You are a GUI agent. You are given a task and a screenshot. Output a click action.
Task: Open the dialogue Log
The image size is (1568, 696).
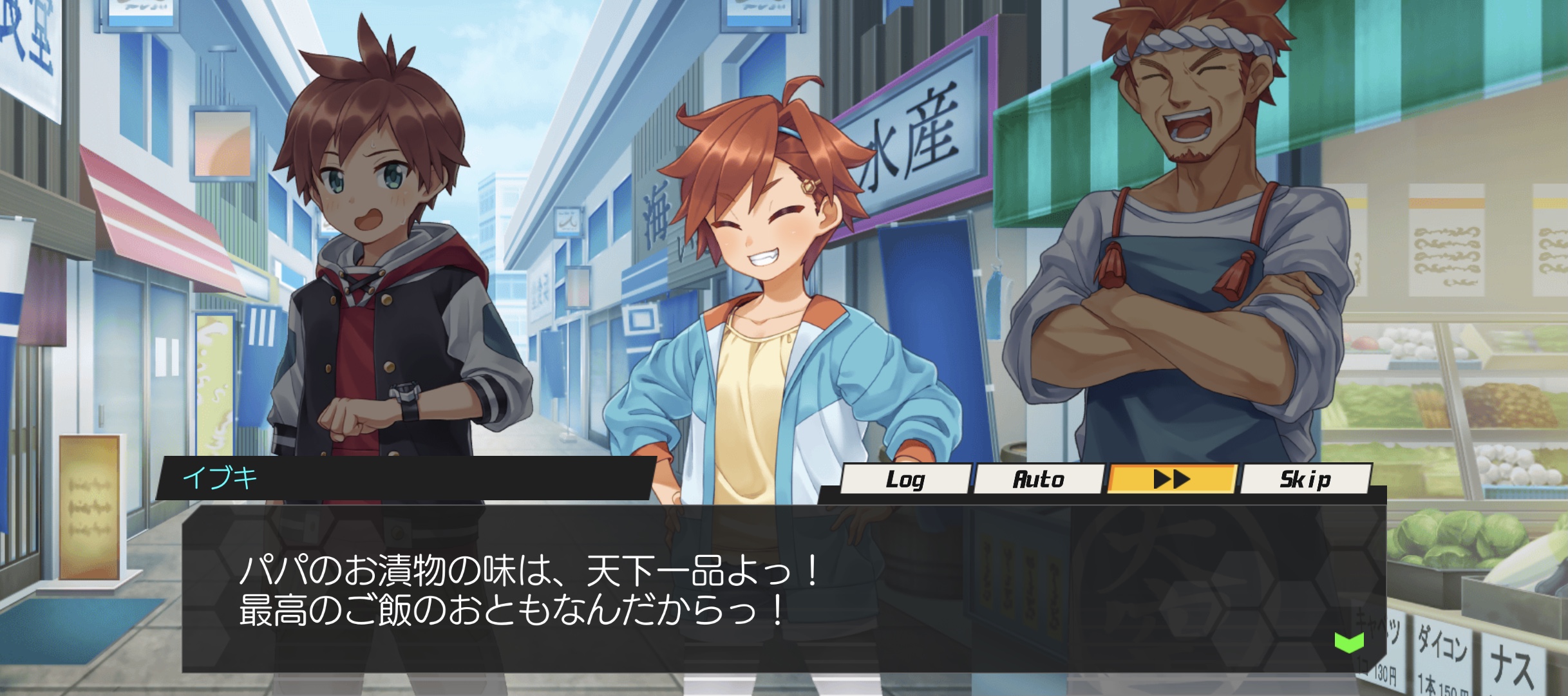(x=905, y=480)
